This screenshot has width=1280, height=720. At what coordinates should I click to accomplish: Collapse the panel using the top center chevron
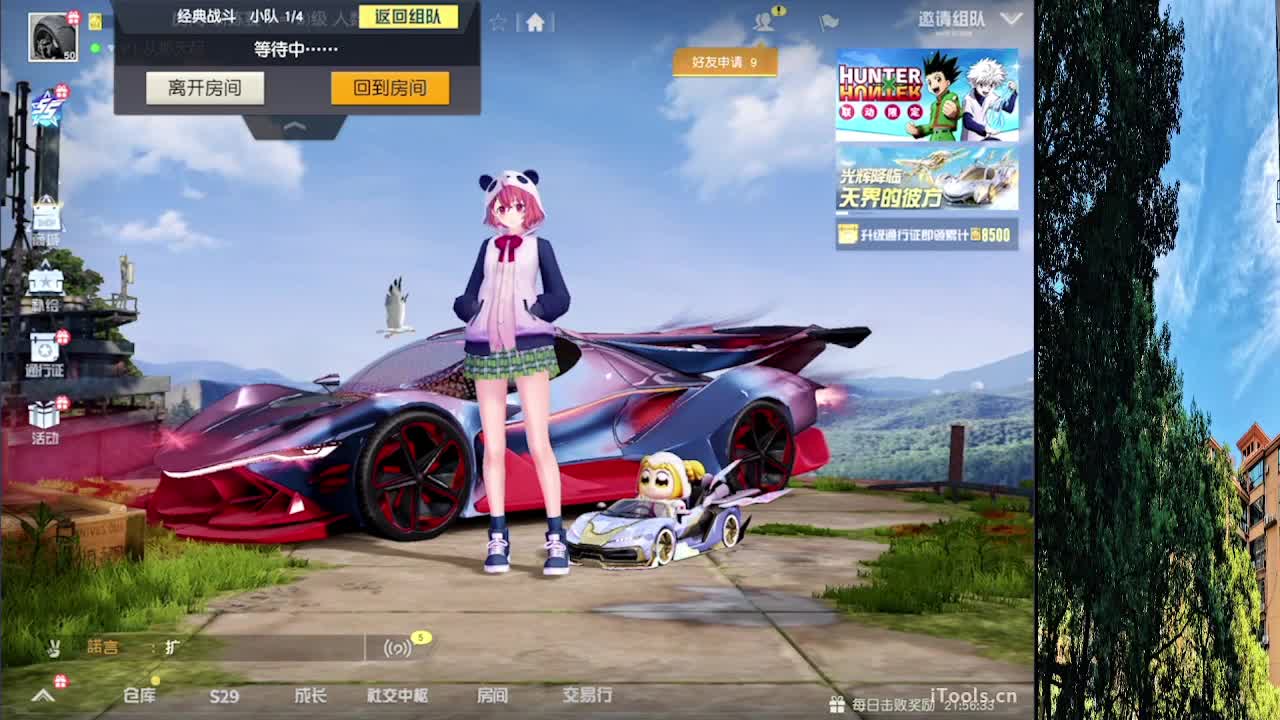(295, 125)
